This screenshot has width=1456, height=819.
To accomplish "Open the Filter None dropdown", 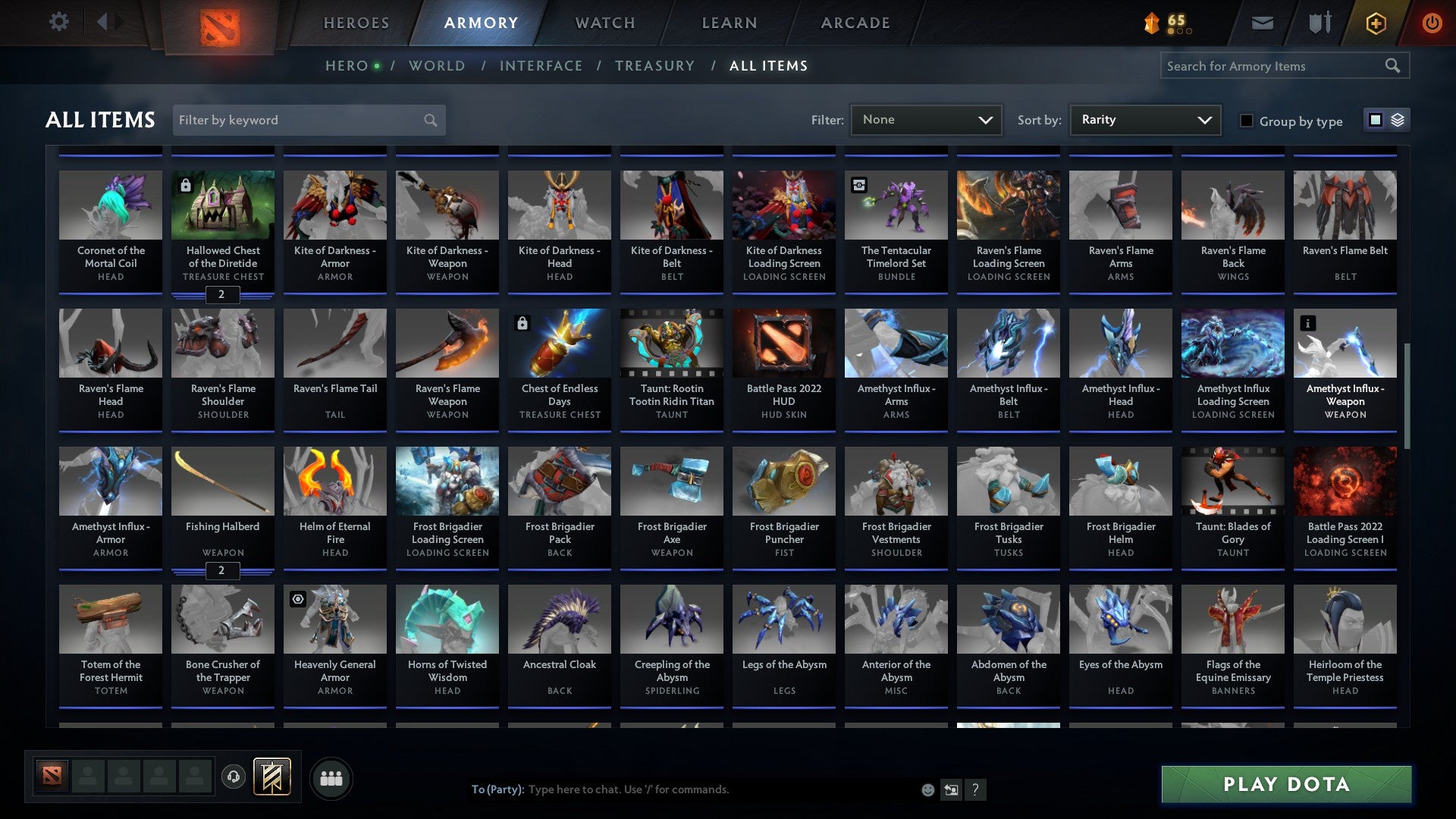I will (926, 119).
